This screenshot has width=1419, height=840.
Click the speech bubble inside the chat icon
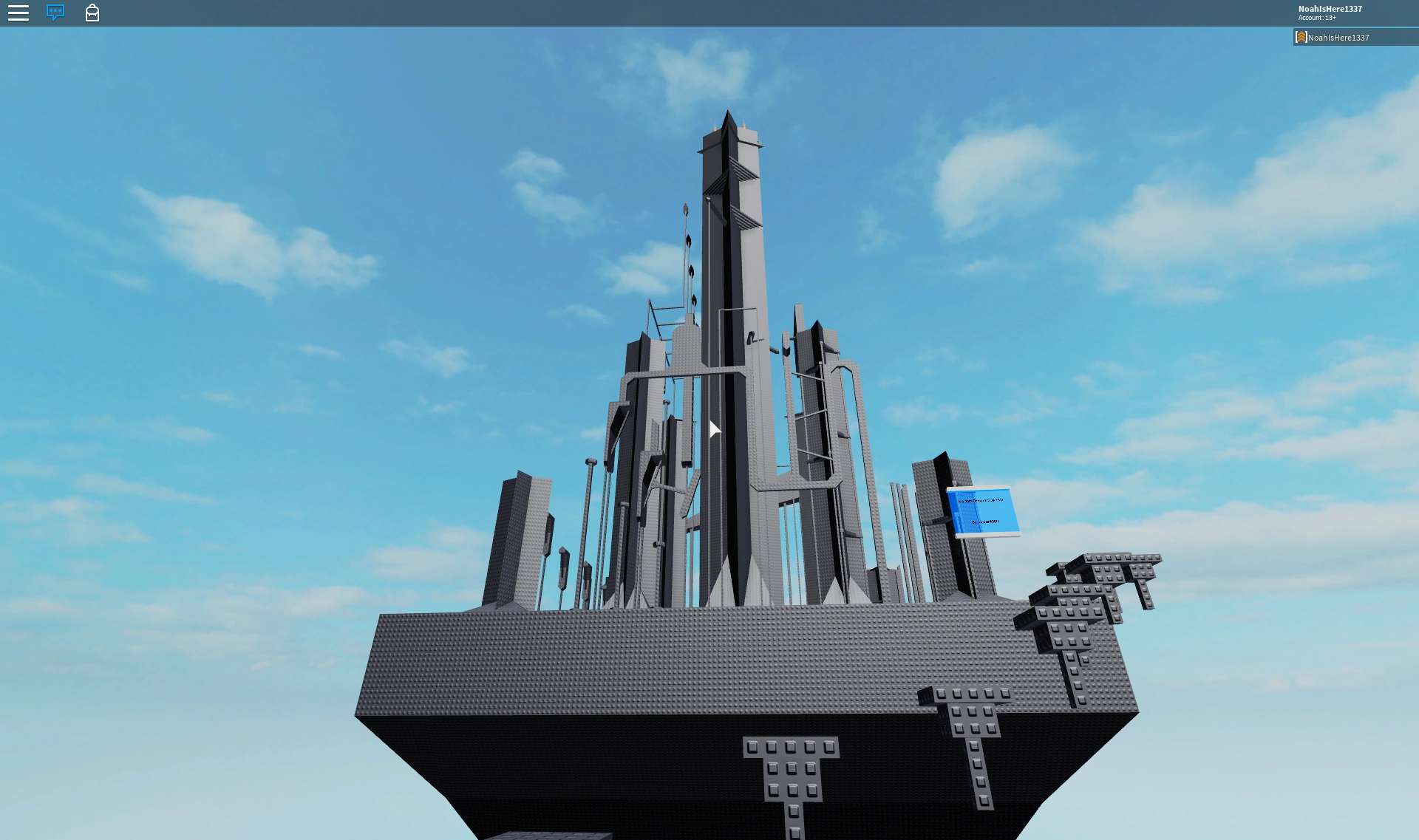tap(54, 11)
